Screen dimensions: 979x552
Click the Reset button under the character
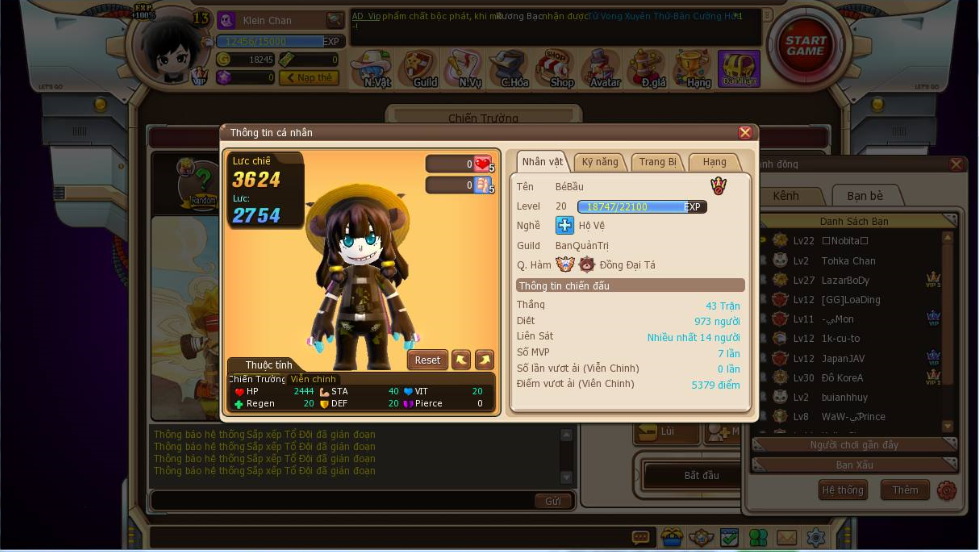(x=427, y=360)
